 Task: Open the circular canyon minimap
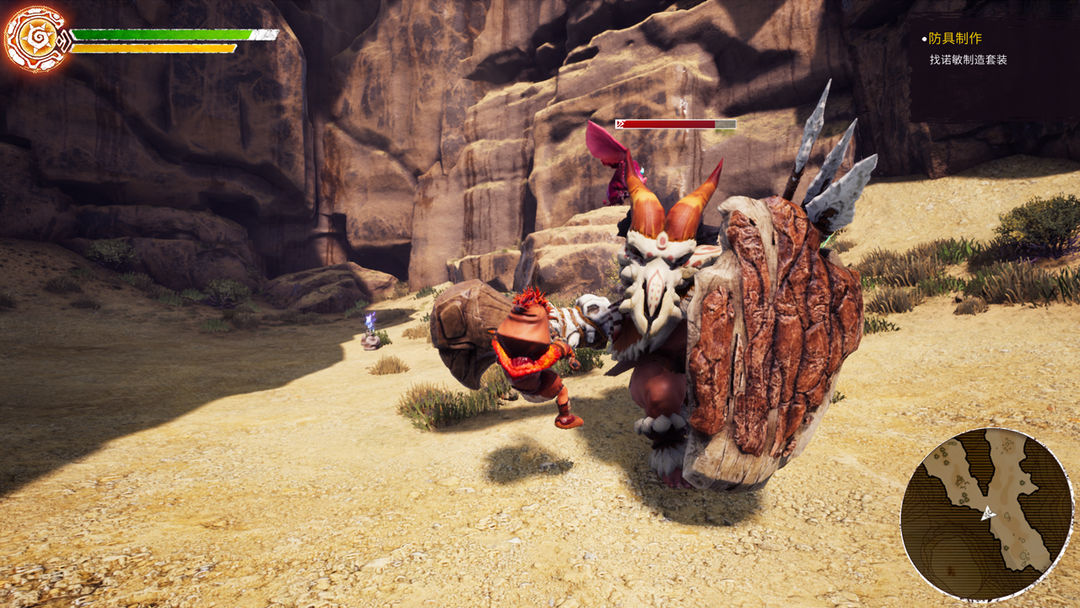coord(986,514)
